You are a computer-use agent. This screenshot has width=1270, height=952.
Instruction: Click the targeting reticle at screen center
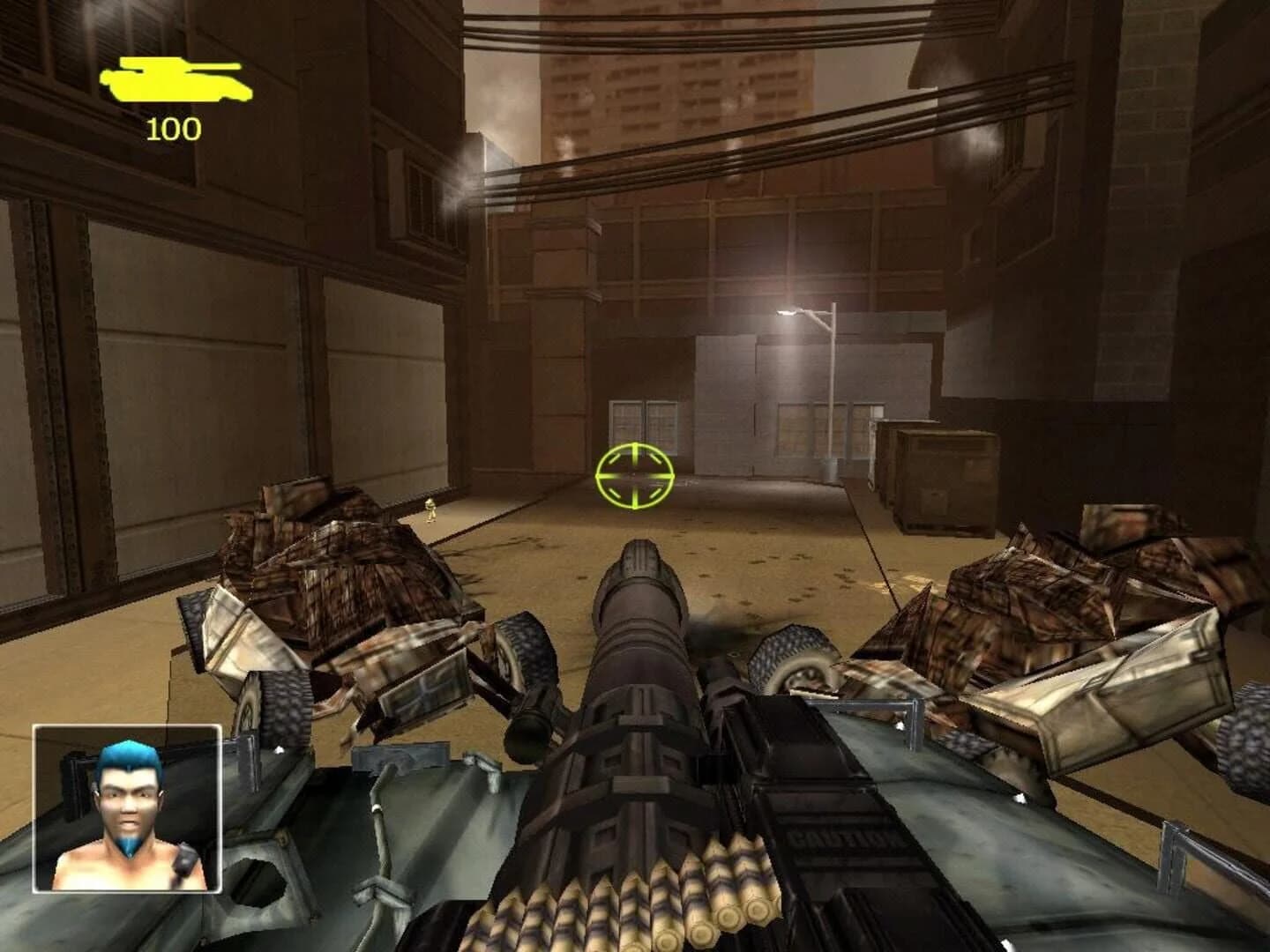click(637, 473)
